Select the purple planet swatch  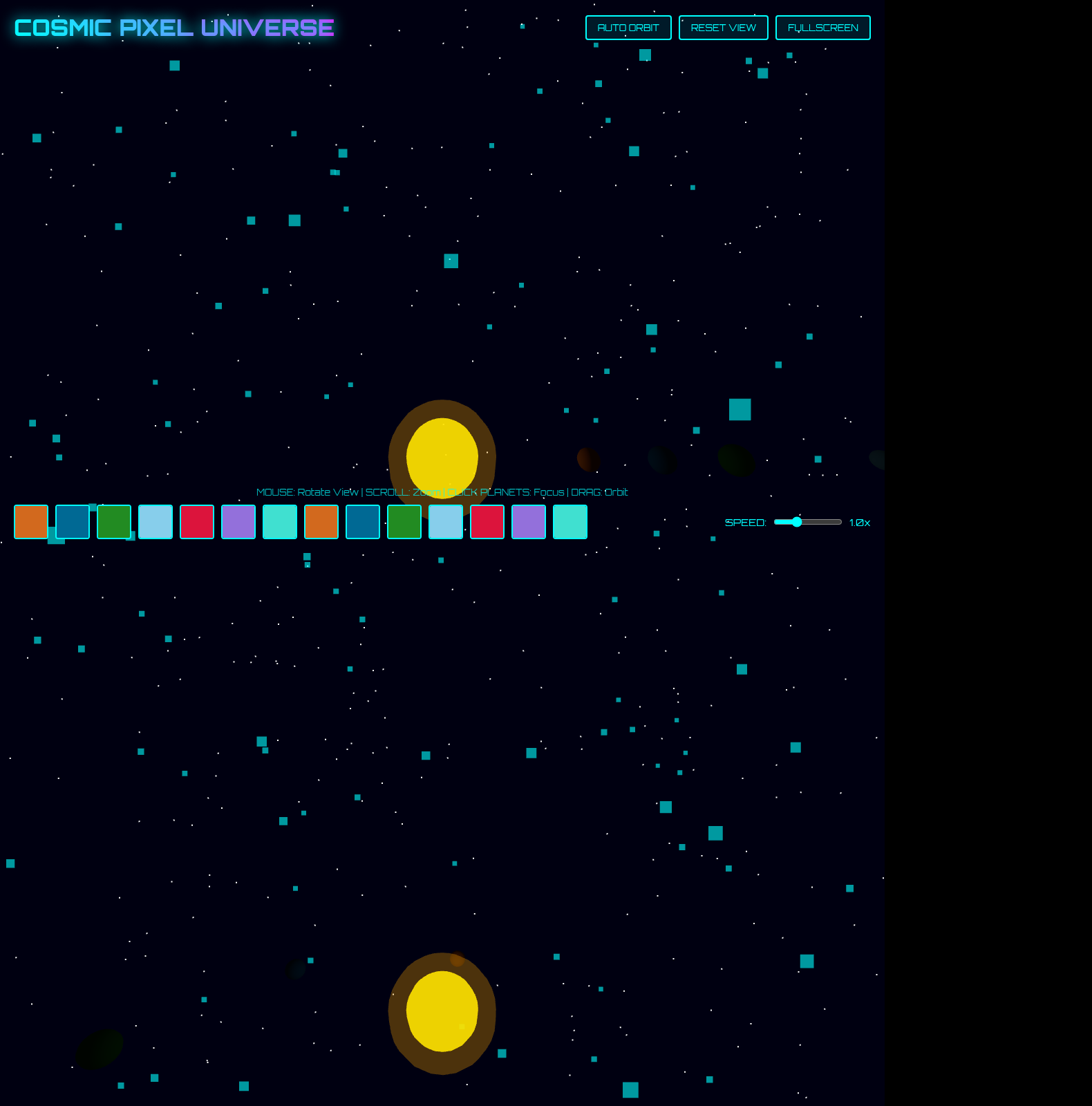click(x=238, y=522)
